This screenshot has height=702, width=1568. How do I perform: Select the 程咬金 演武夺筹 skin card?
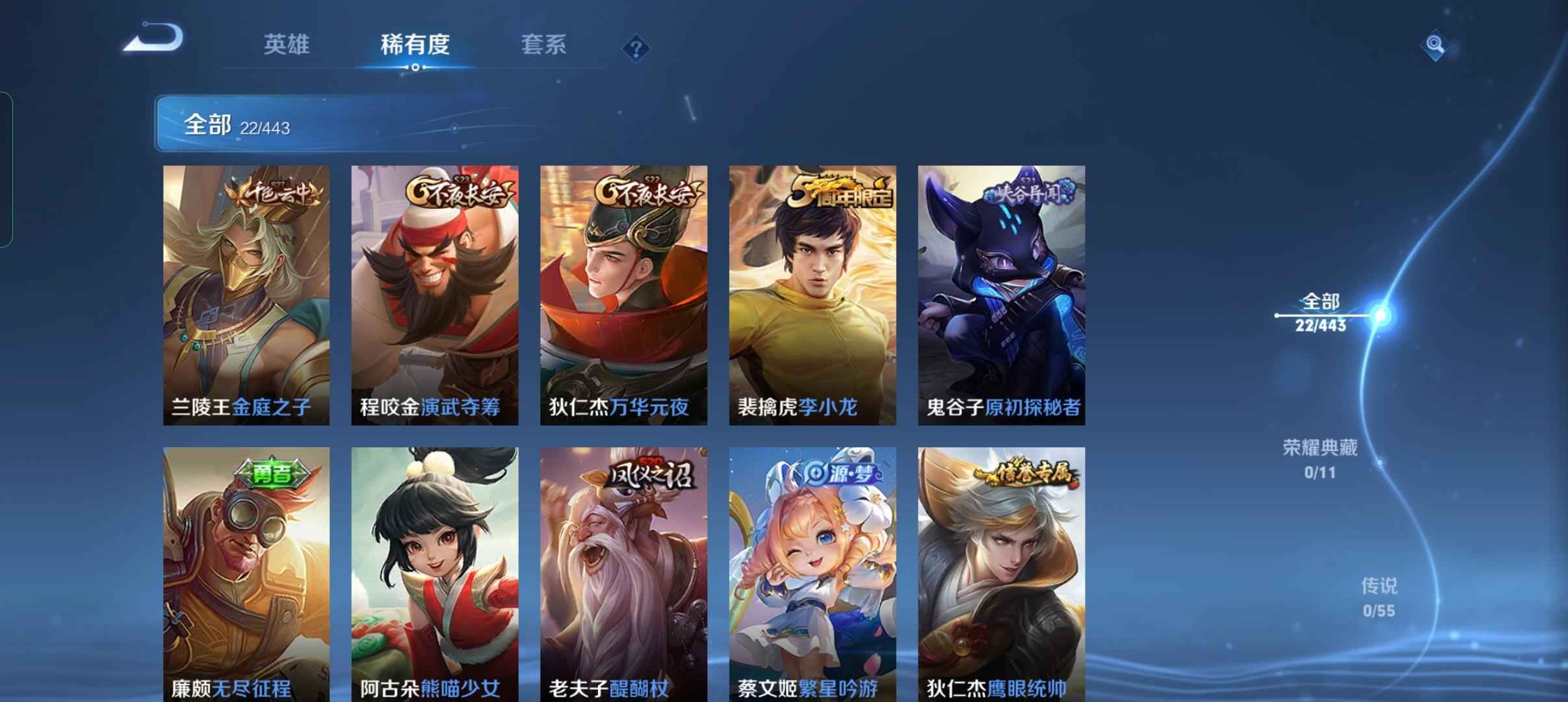point(435,295)
